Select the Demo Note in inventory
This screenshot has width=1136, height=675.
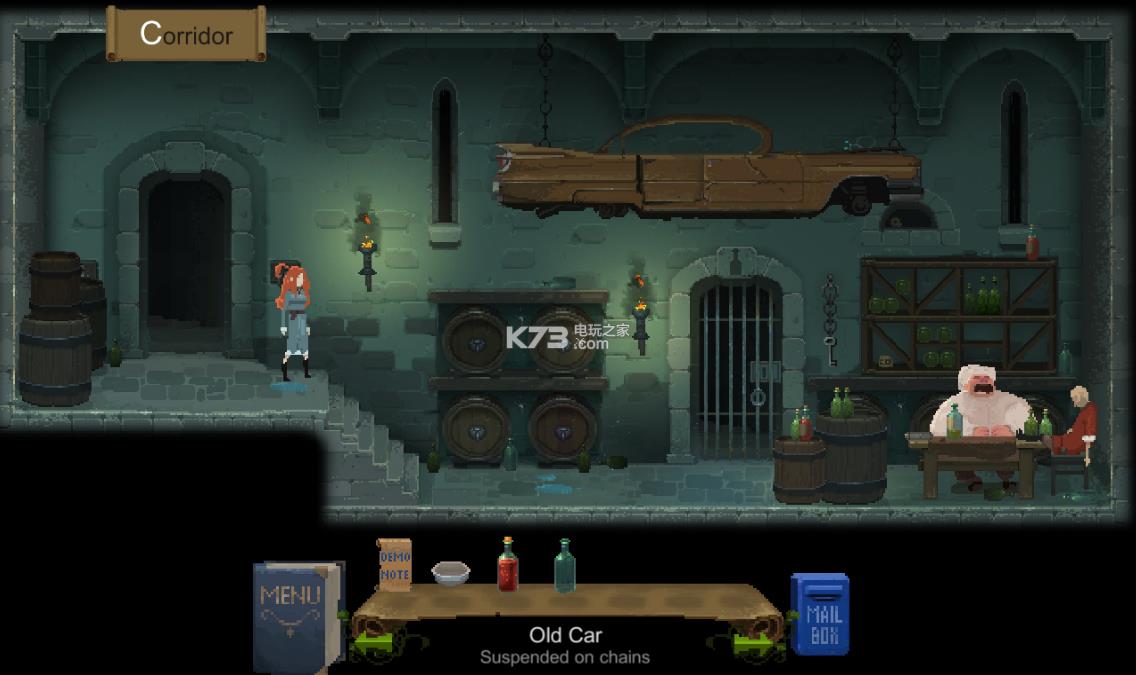point(394,564)
